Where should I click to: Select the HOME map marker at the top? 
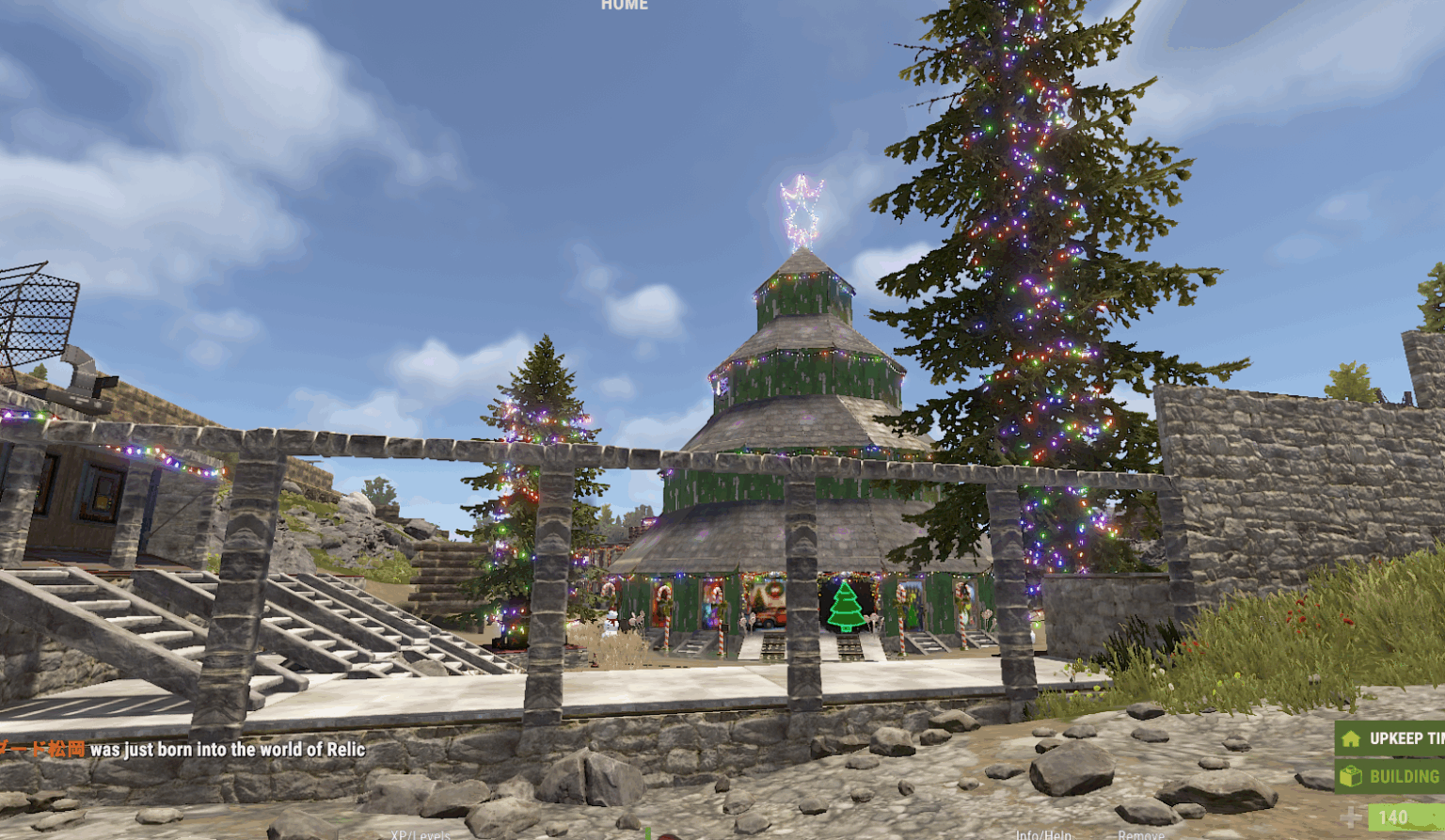[623, 6]
